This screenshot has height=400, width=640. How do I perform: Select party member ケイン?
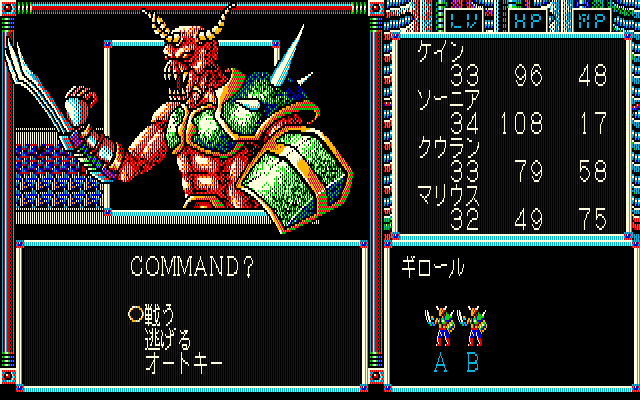pos(434,54)
